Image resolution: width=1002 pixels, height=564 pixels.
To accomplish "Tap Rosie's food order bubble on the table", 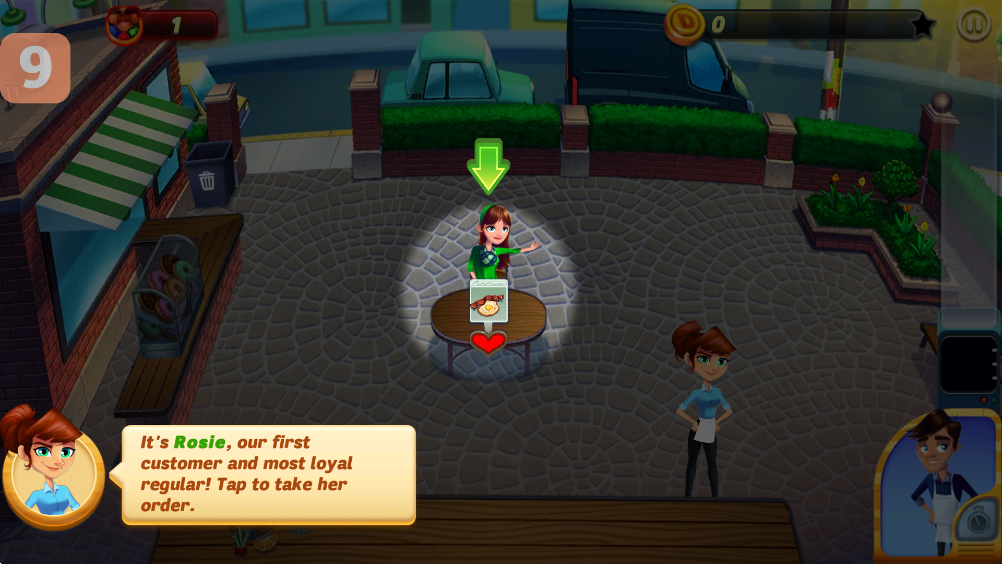I will (488, 301).
